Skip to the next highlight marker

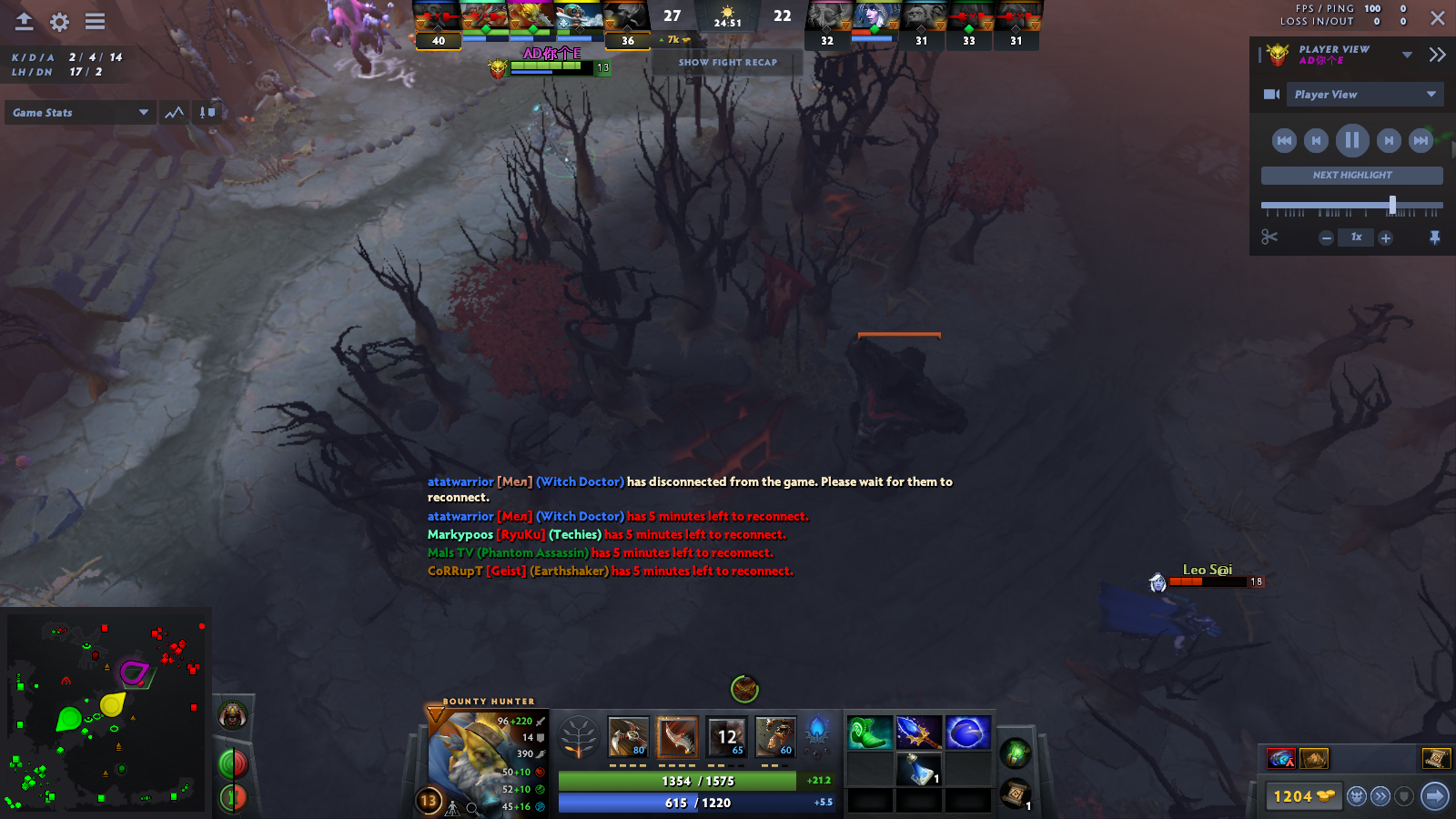(1350, 175)
